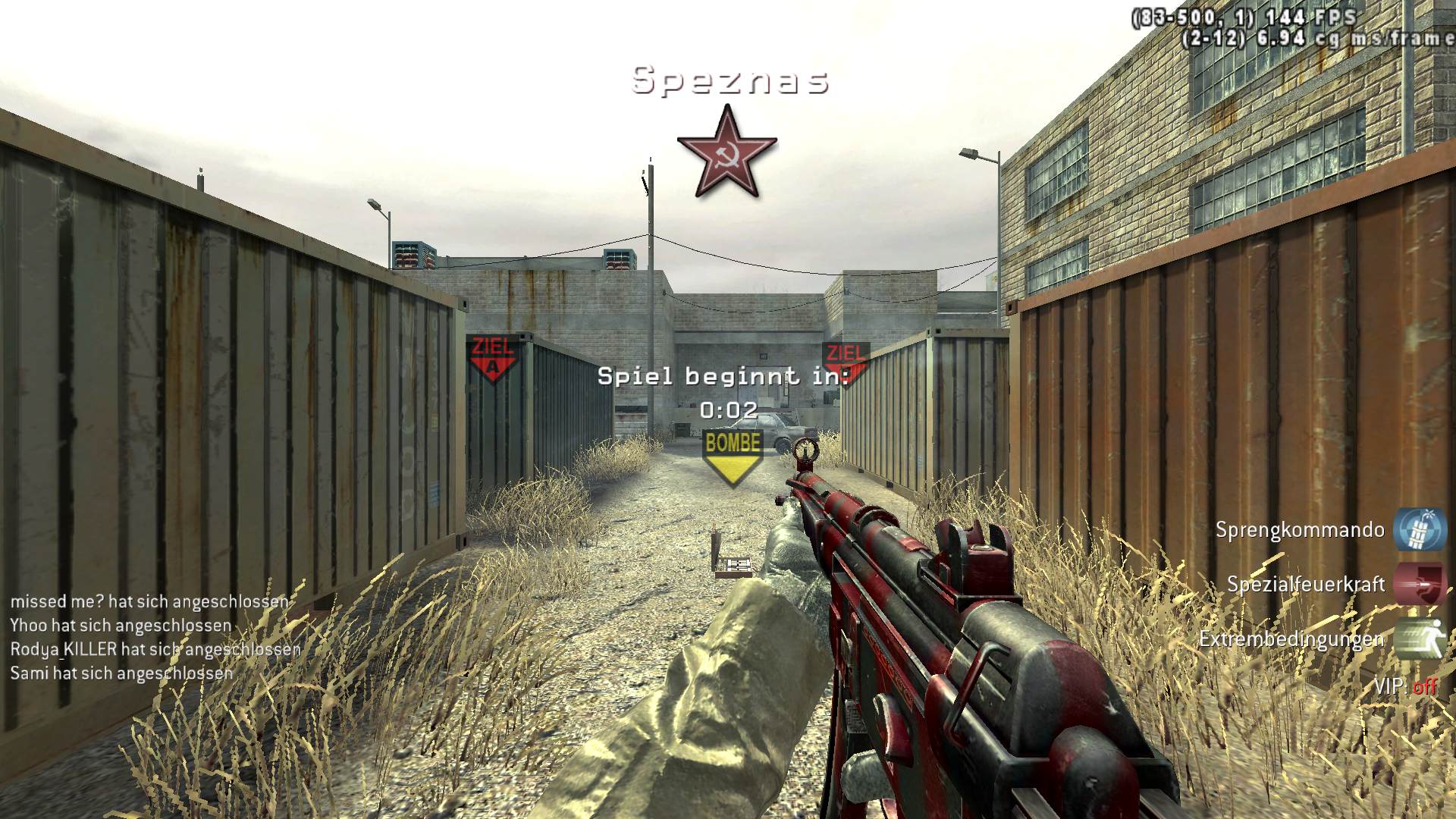This screenshot has height=819, width=1456.
Task: Select the yellow BOMBE objective marker
Action: [732, 457]
